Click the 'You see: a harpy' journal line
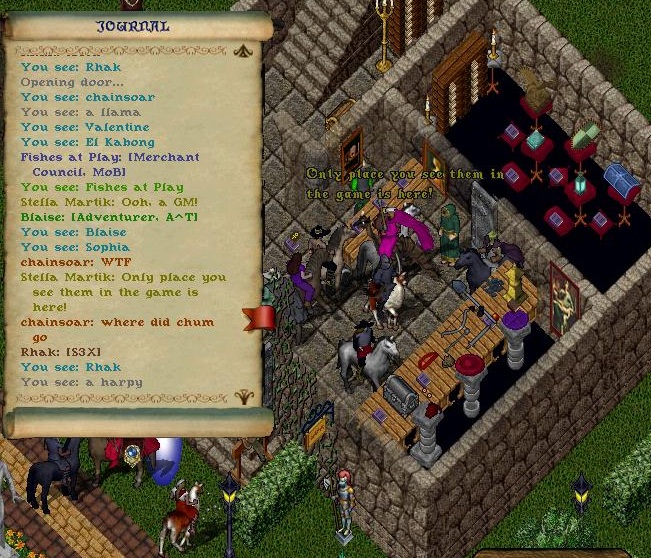This screenshot has width=651, height=558. click(82, 381)
